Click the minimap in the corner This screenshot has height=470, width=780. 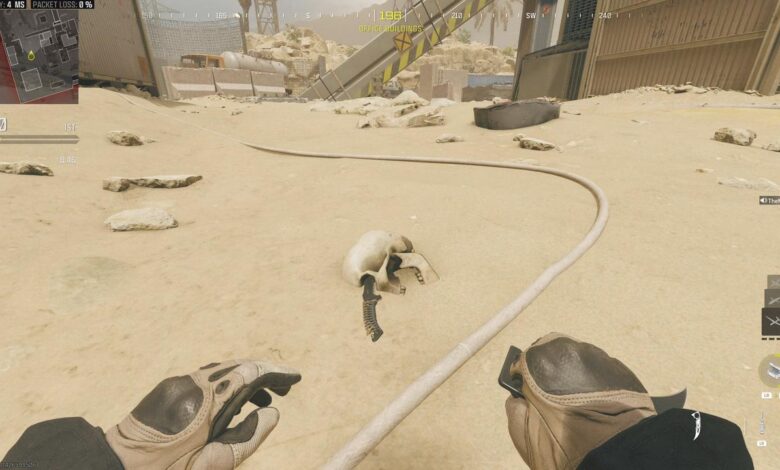[x=39, y=56]
